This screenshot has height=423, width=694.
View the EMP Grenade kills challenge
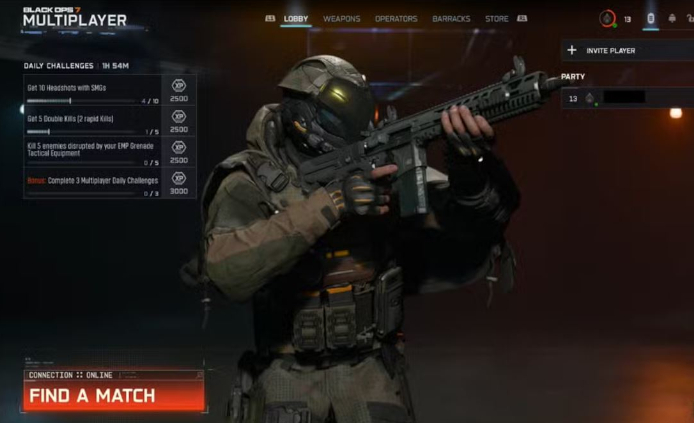pos(109,153)
